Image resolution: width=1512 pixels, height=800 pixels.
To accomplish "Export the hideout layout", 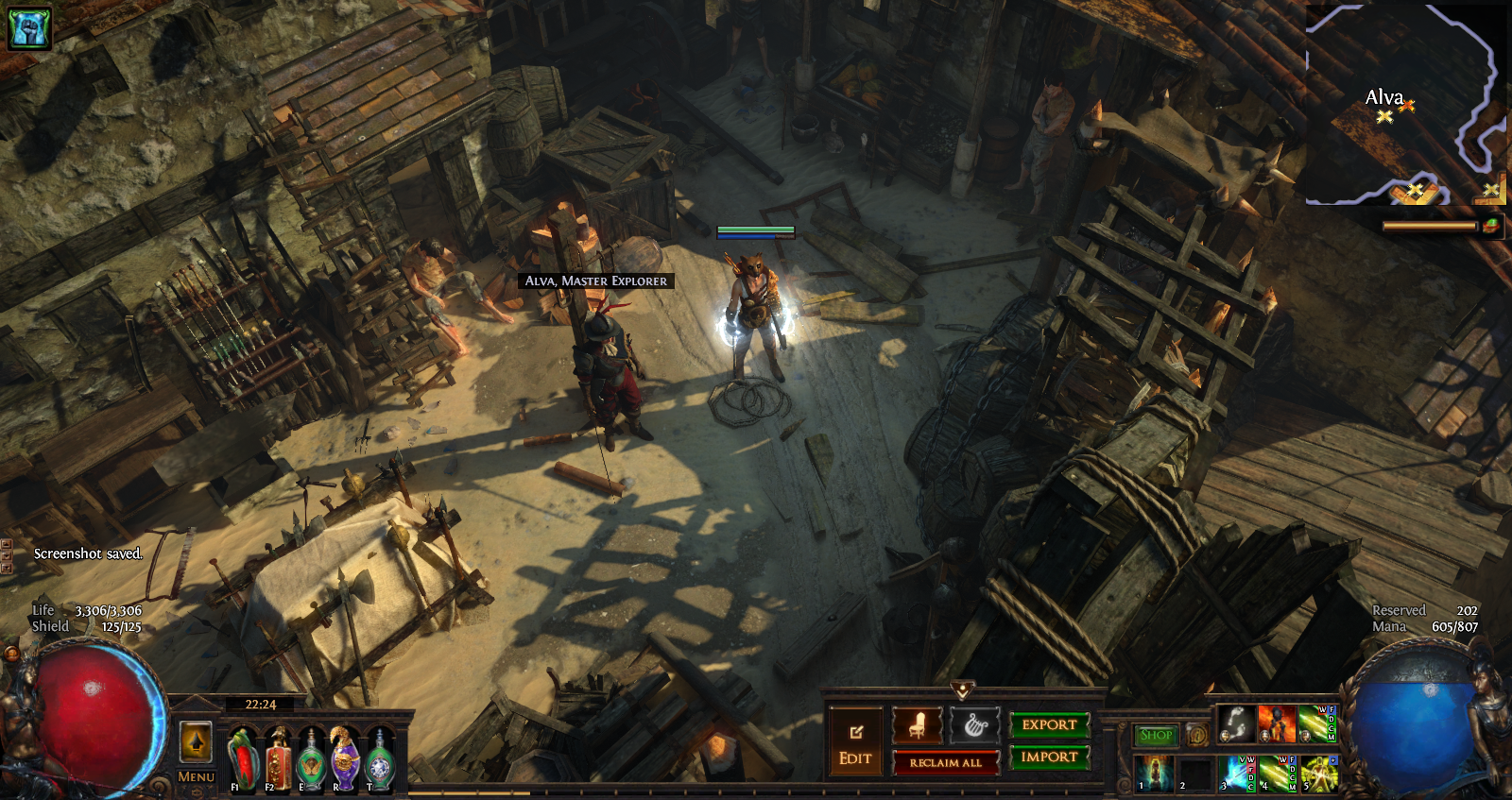I will pyautogui.click(x=1049, y=724).
